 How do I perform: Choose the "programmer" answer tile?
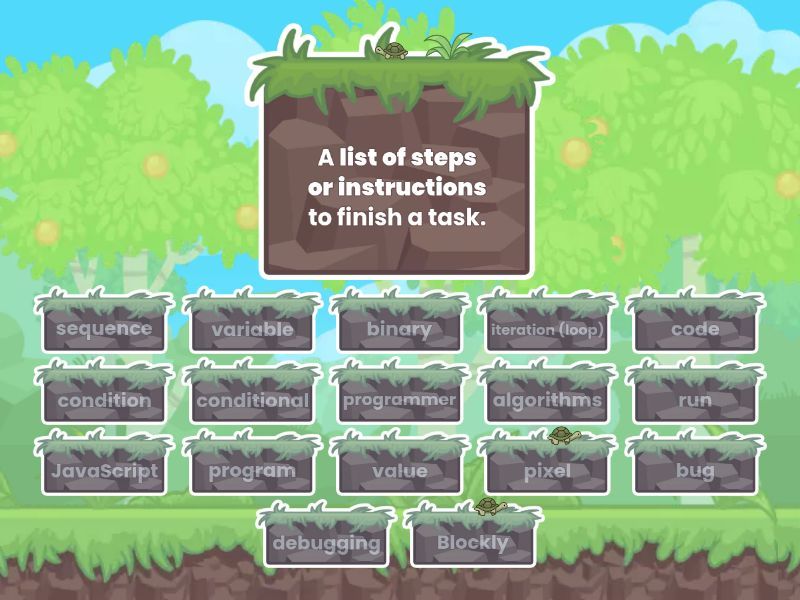pos(399,400)
